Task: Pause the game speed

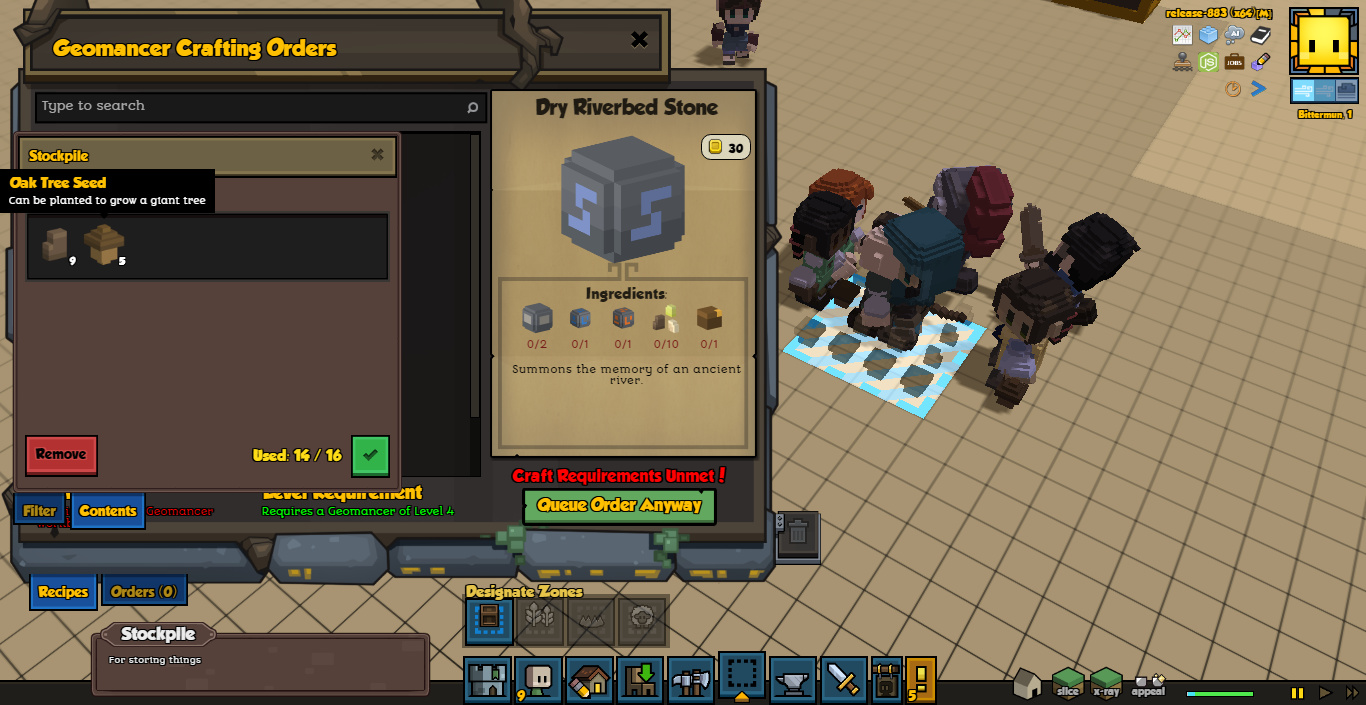Action: pyautogui.click(x=1297, y=692)
